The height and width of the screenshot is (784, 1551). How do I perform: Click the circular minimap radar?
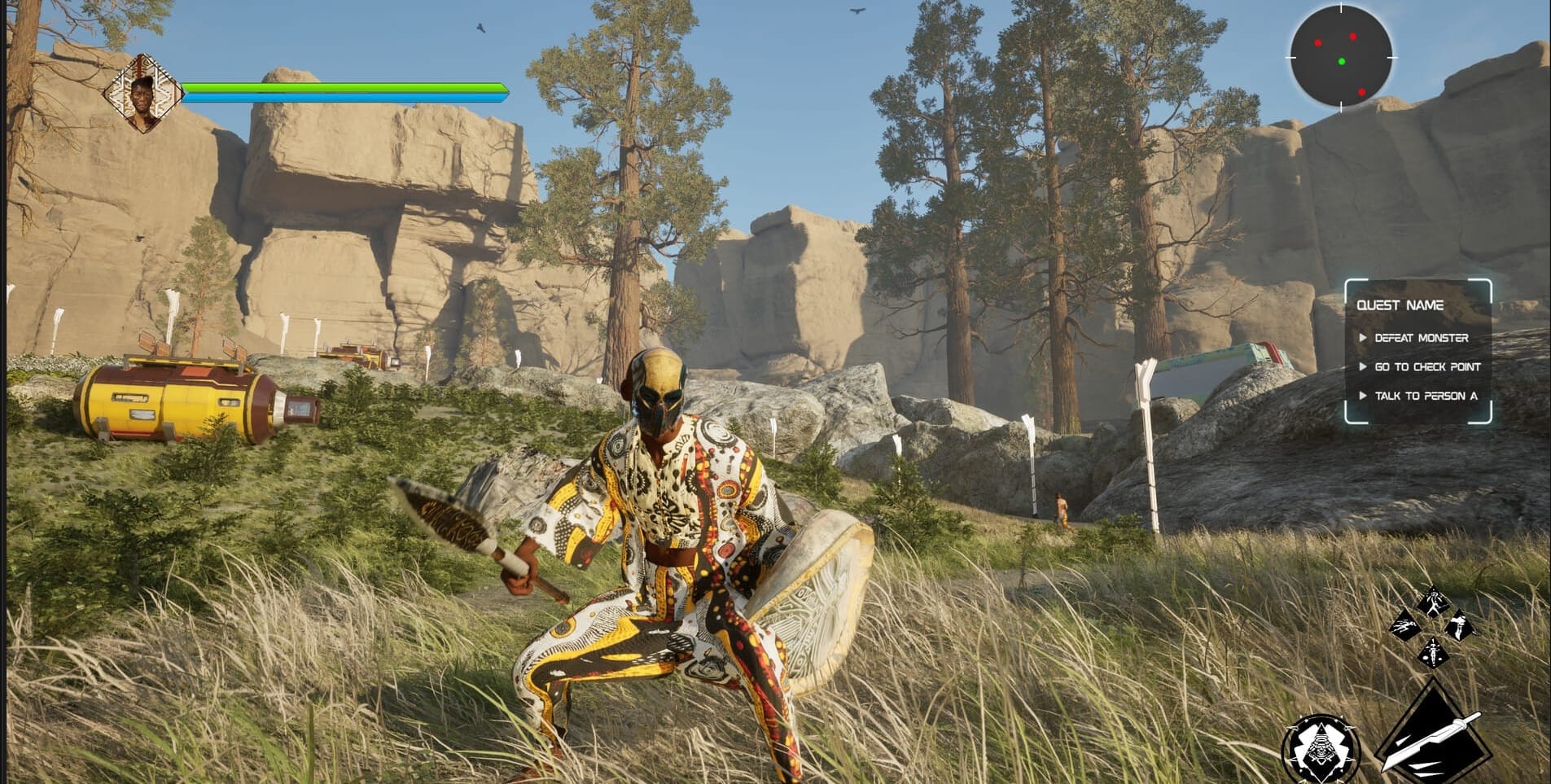tap(1341, 57)
